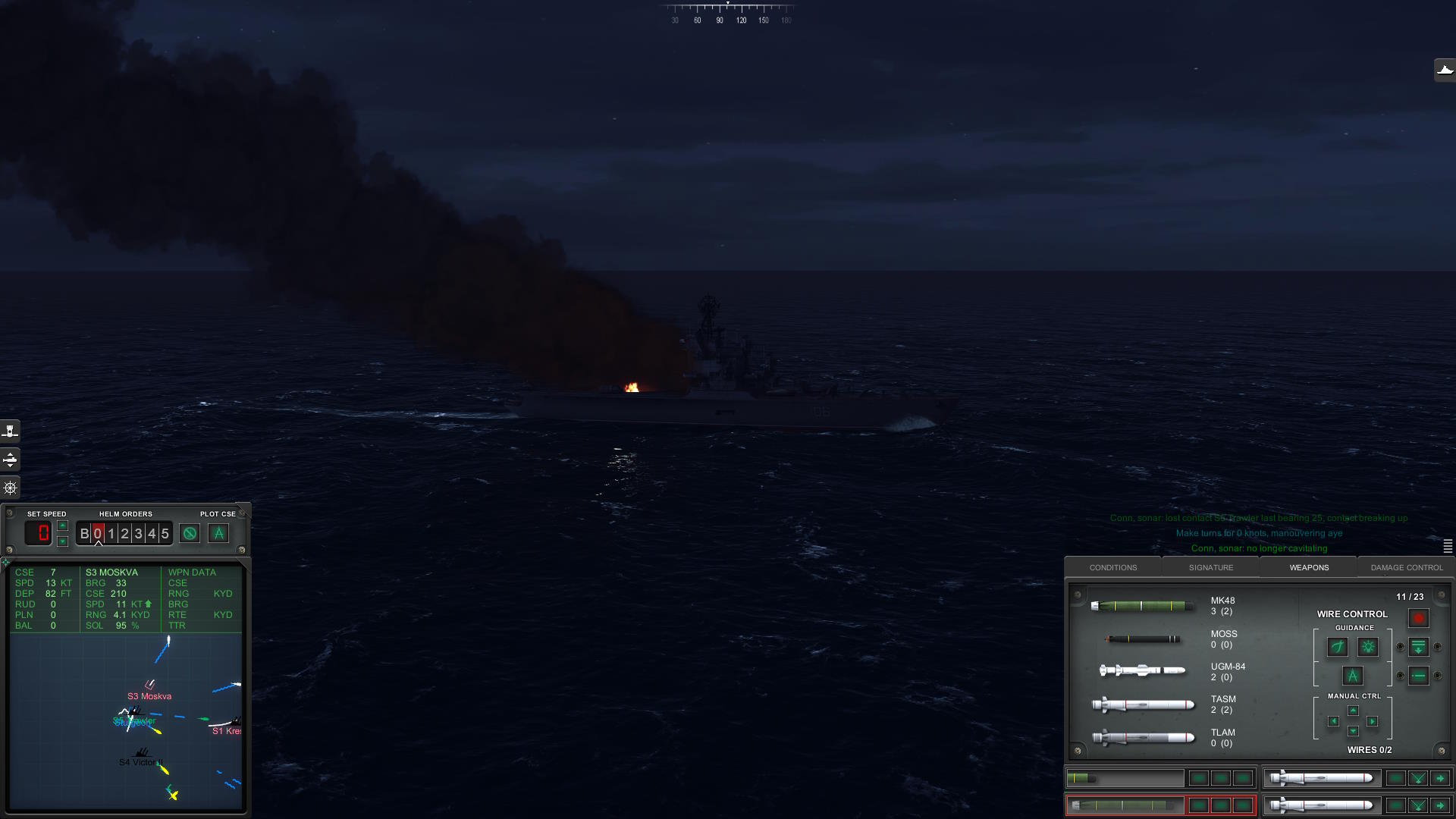Decrease set speed with the down arrow

point(63,541)
